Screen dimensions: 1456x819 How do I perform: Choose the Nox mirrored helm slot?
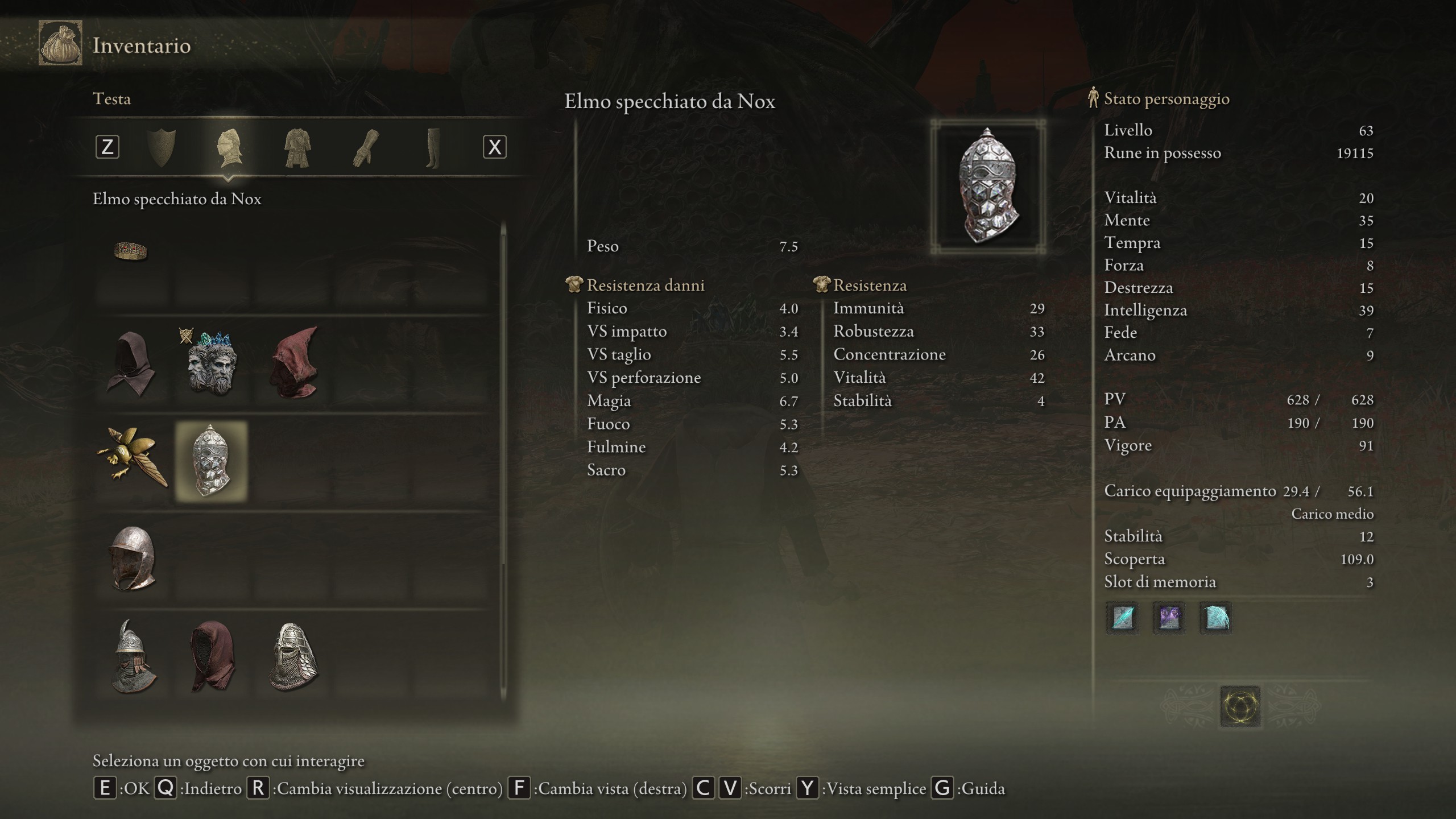tap(212, 461)
